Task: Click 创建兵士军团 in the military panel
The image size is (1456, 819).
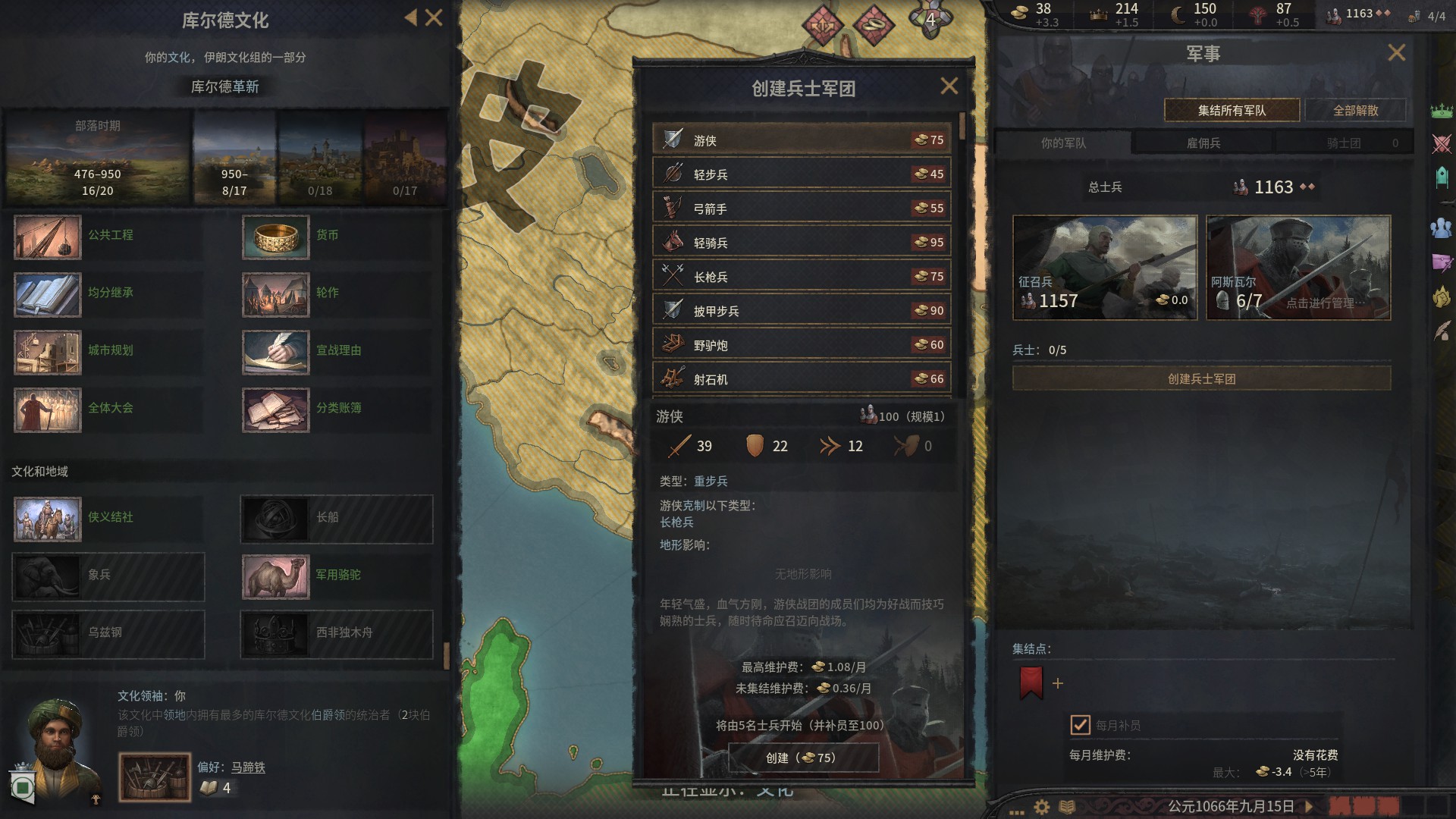Action: (x=1201, y=379)
